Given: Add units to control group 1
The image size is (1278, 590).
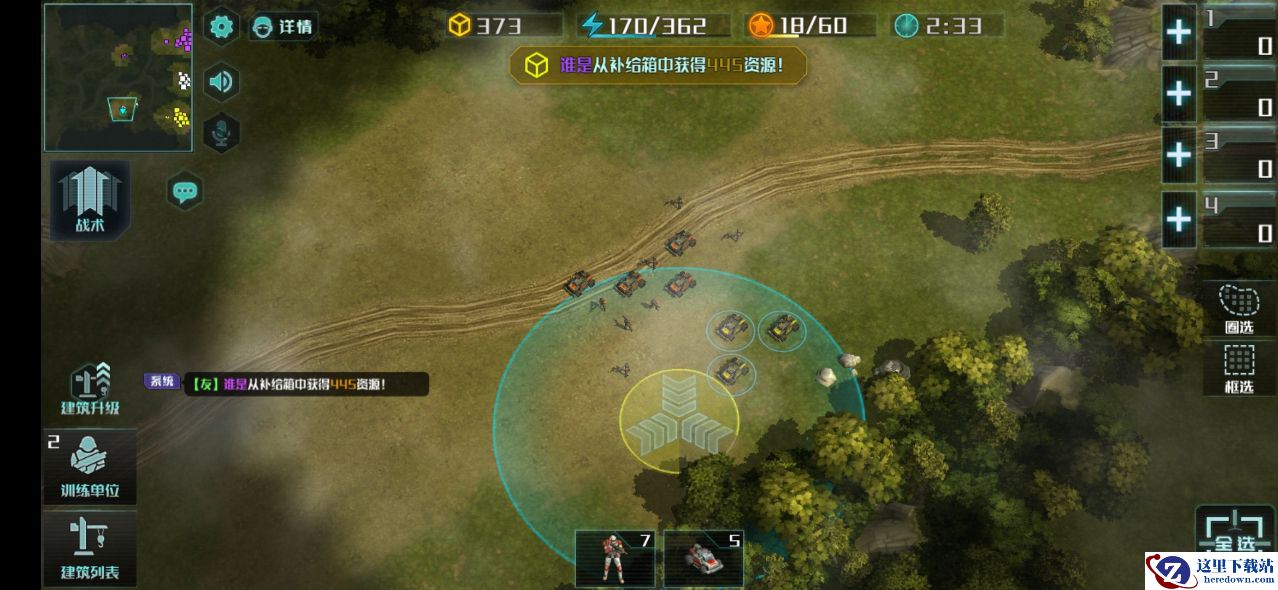Looking at the screenshot, I should pos(1180,32).
